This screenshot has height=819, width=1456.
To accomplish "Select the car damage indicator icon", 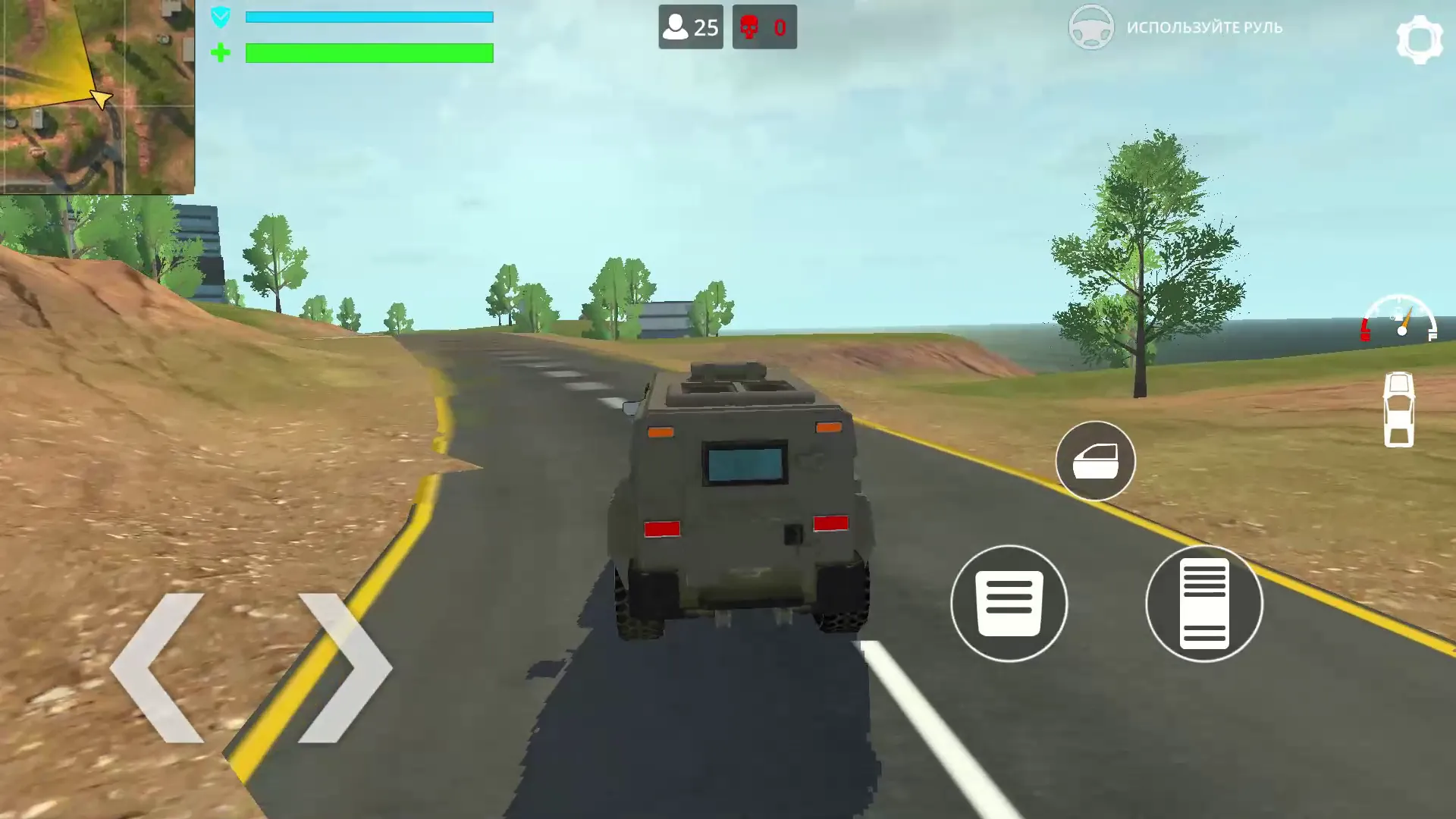I will tap(1400, 409).
